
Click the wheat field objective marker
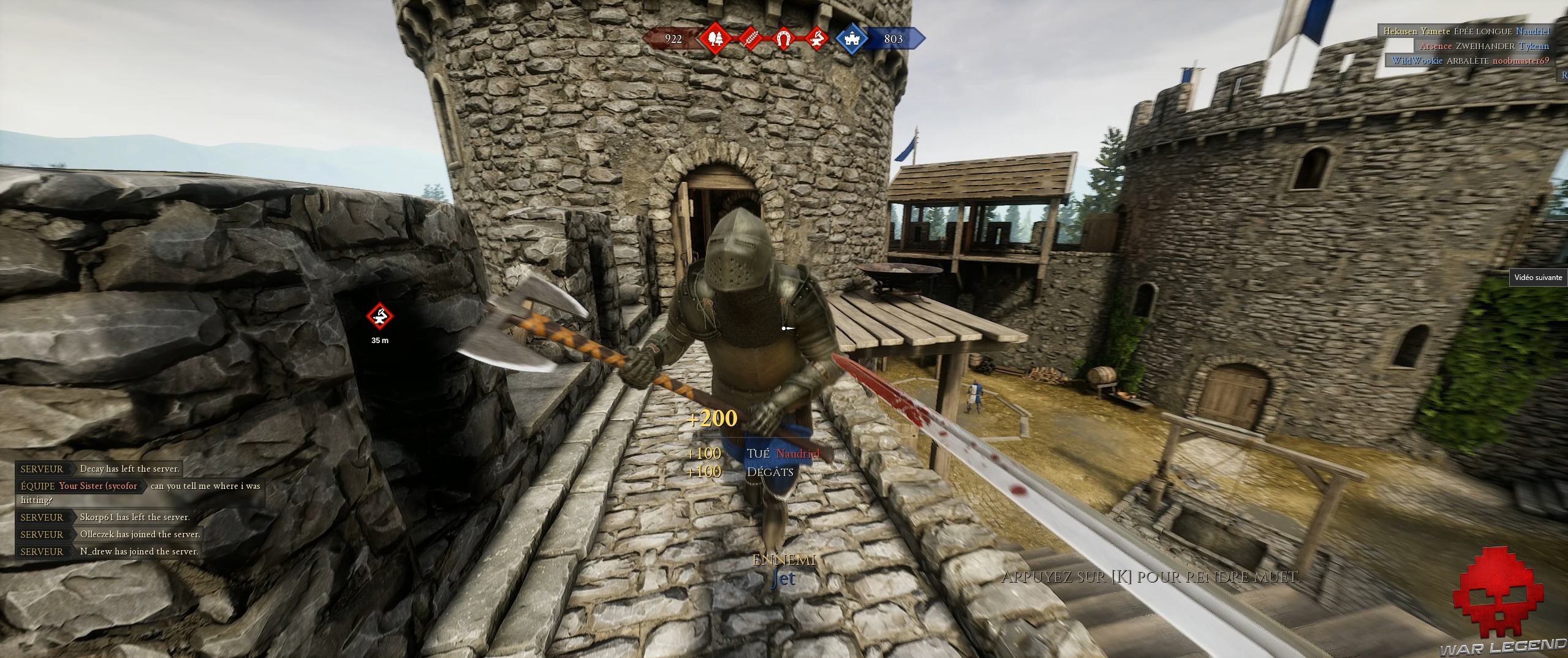pyautogui.click(x=750, y=39)
